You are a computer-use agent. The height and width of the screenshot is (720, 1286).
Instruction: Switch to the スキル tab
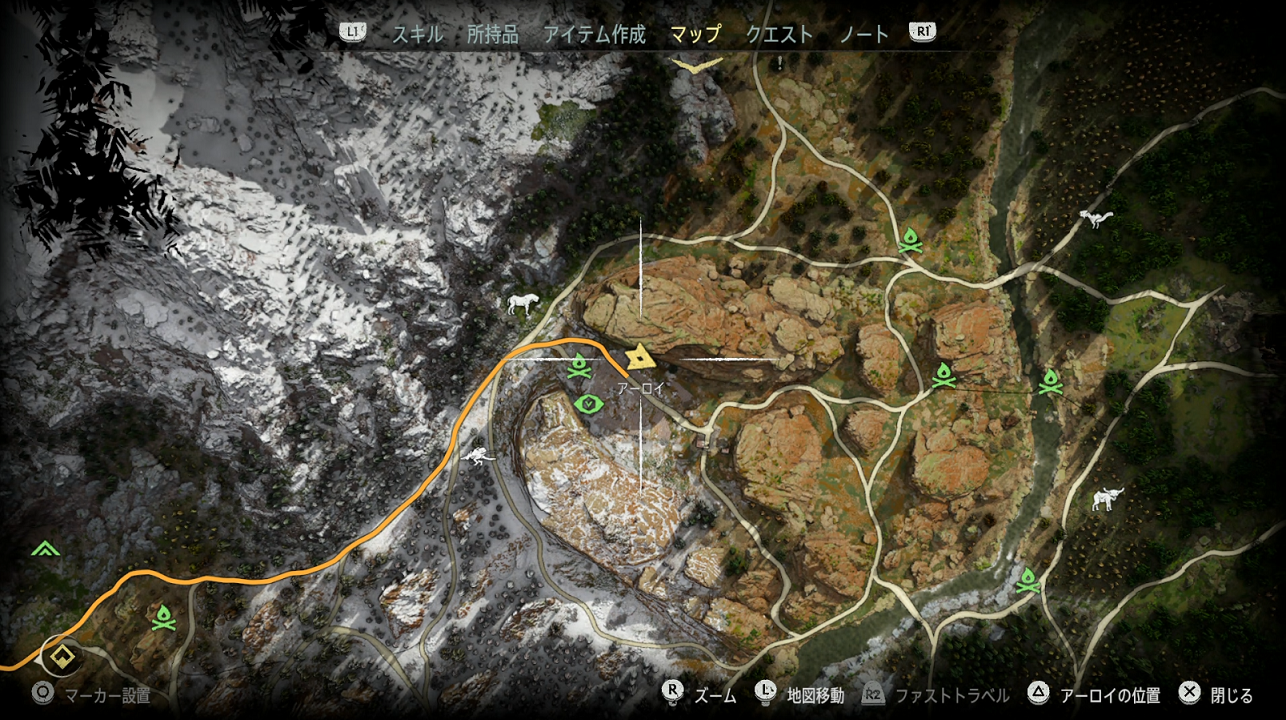417,34
